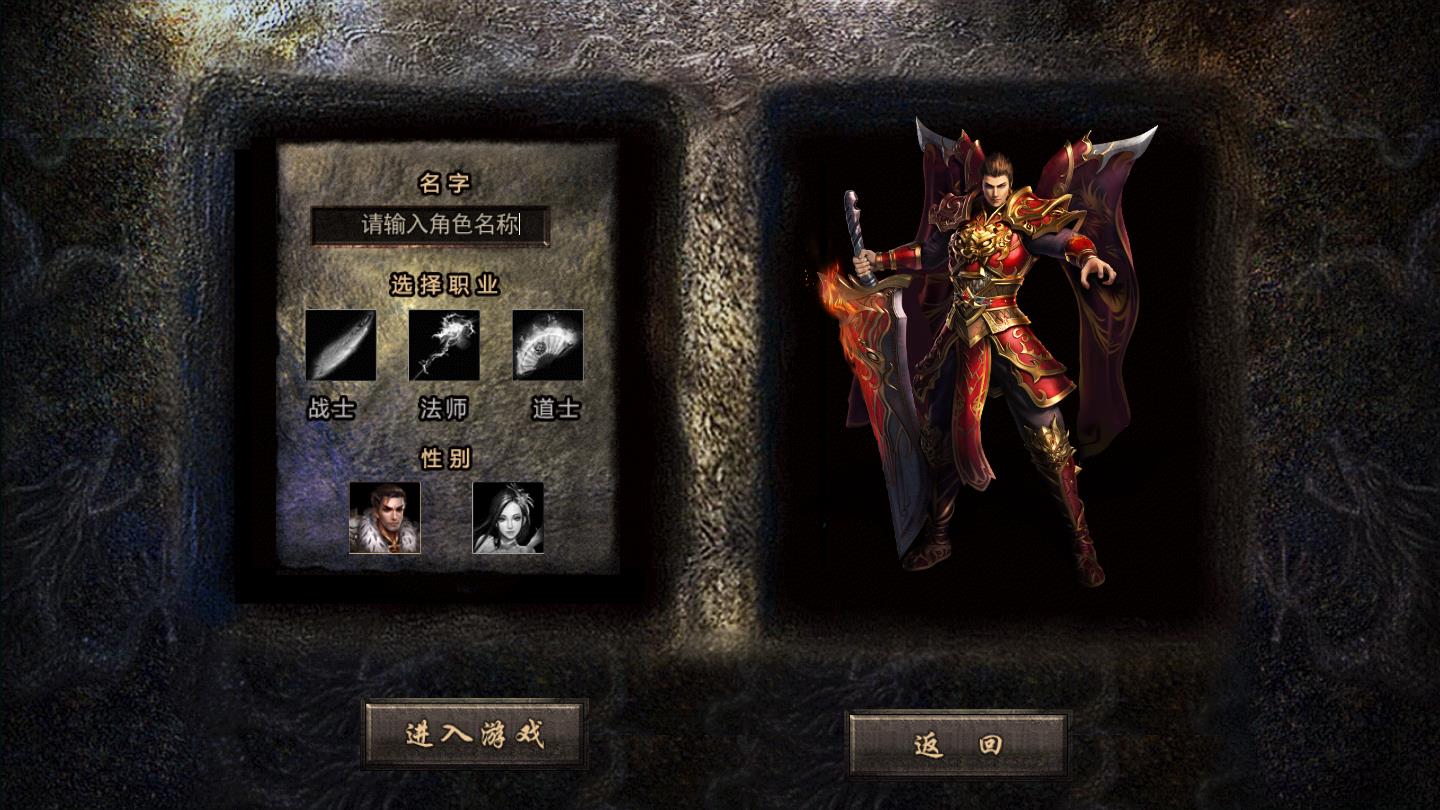1440x810 pixels.
Task: Click the 性别 gender section label
Action: coord(443,456)
